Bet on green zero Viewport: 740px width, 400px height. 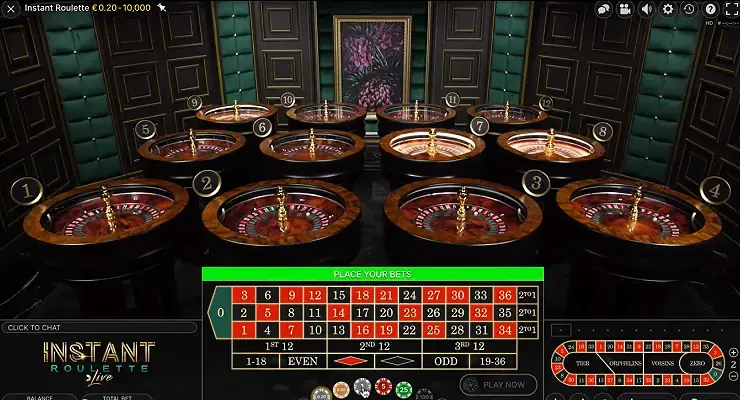pos(219,313)
